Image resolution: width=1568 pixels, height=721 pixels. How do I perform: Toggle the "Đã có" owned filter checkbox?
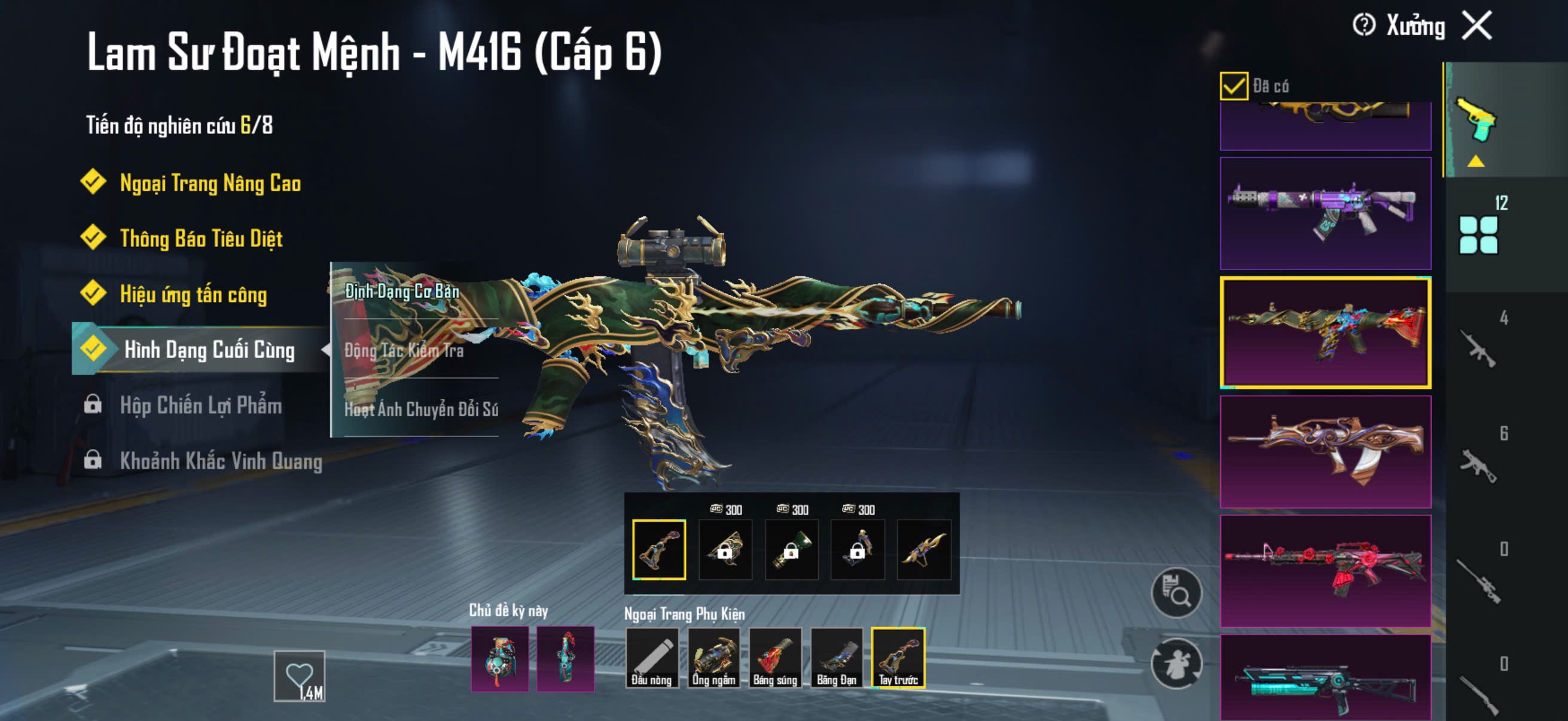click(1233, 85)
